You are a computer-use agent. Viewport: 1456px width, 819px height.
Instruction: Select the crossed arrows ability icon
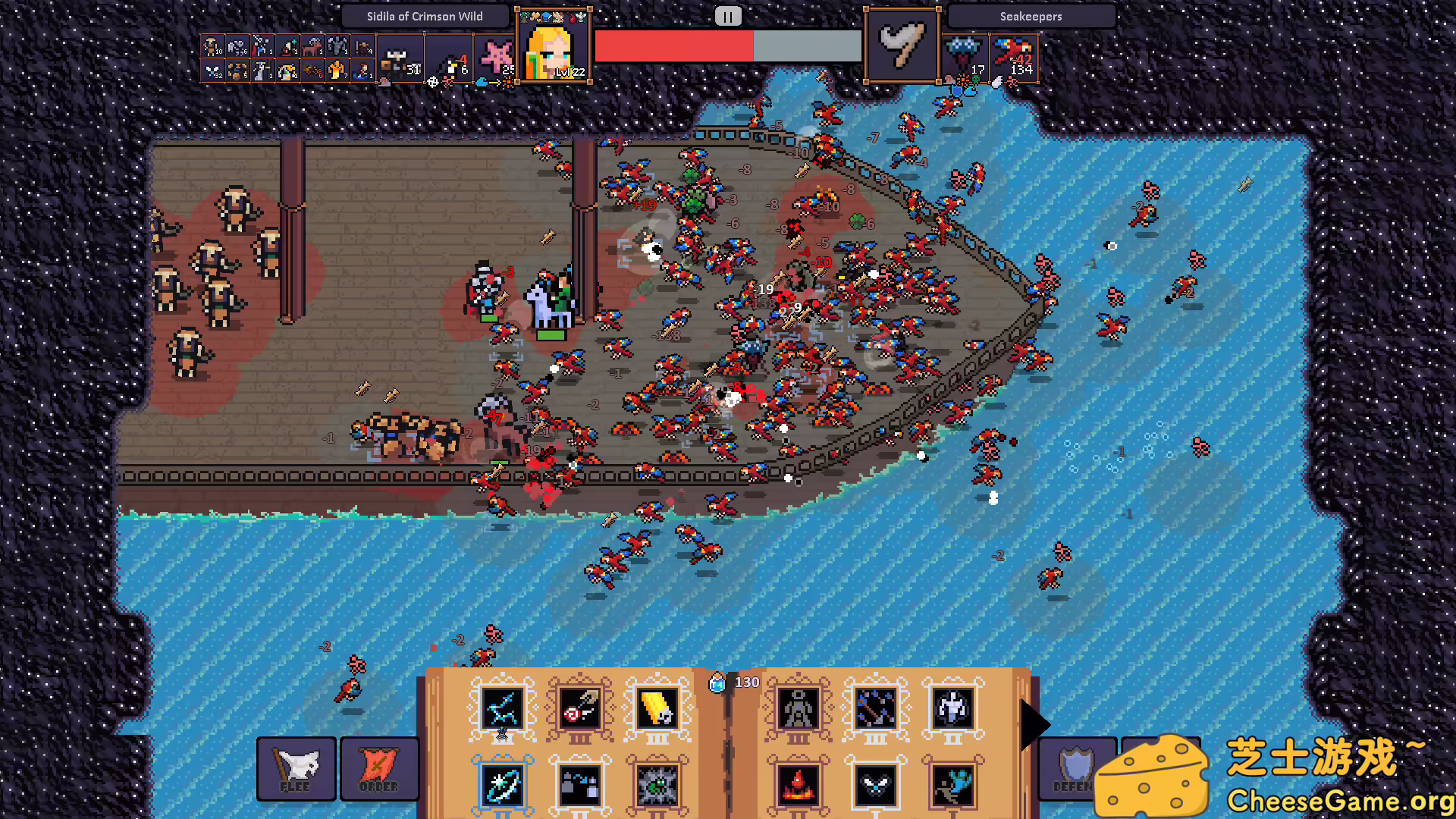877,711
